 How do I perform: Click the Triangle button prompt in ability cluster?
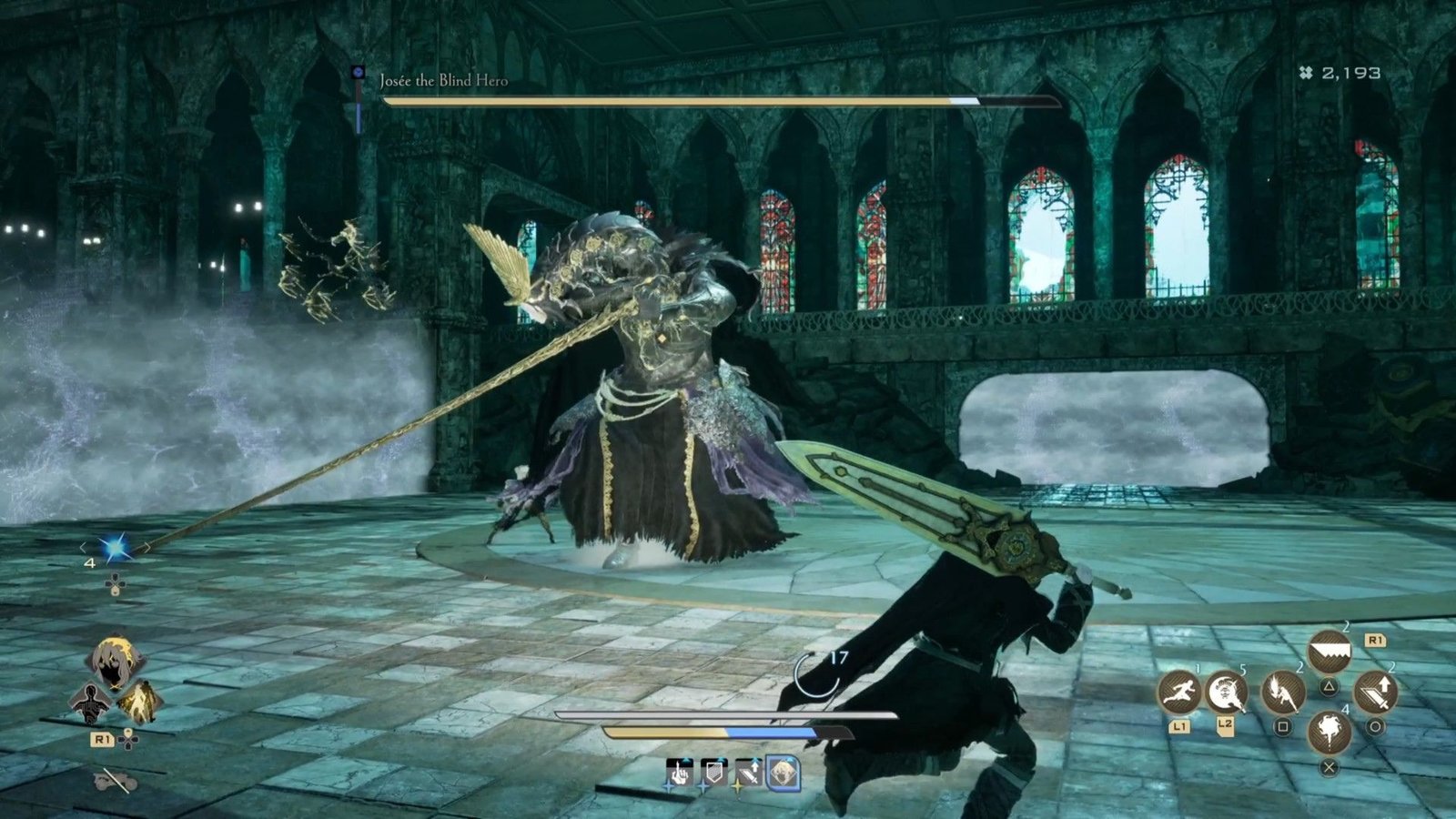point(1329,685)
